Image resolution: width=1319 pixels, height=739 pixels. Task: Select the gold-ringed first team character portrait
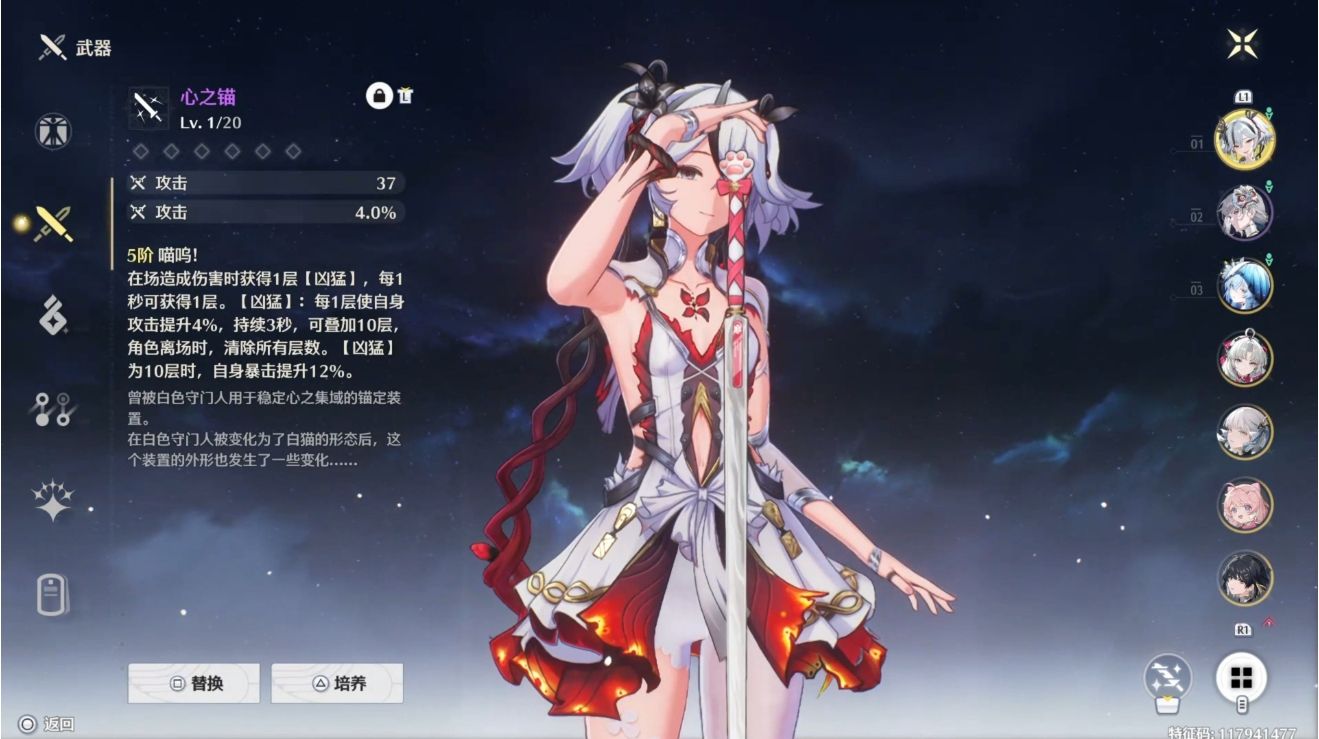coord(1244,139)
